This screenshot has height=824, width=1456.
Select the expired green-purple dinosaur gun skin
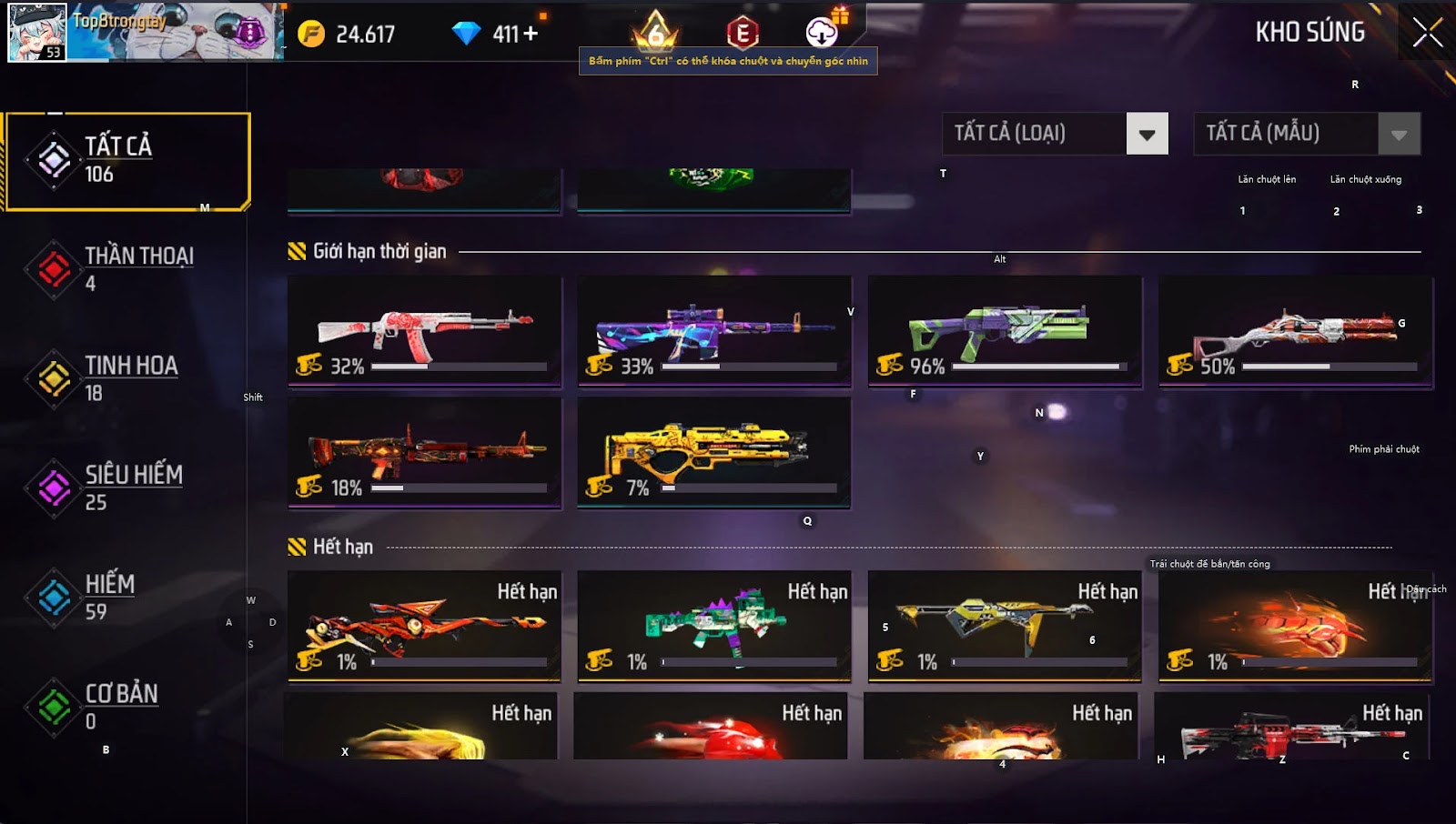pyautogui.click(x=714, y=626)
